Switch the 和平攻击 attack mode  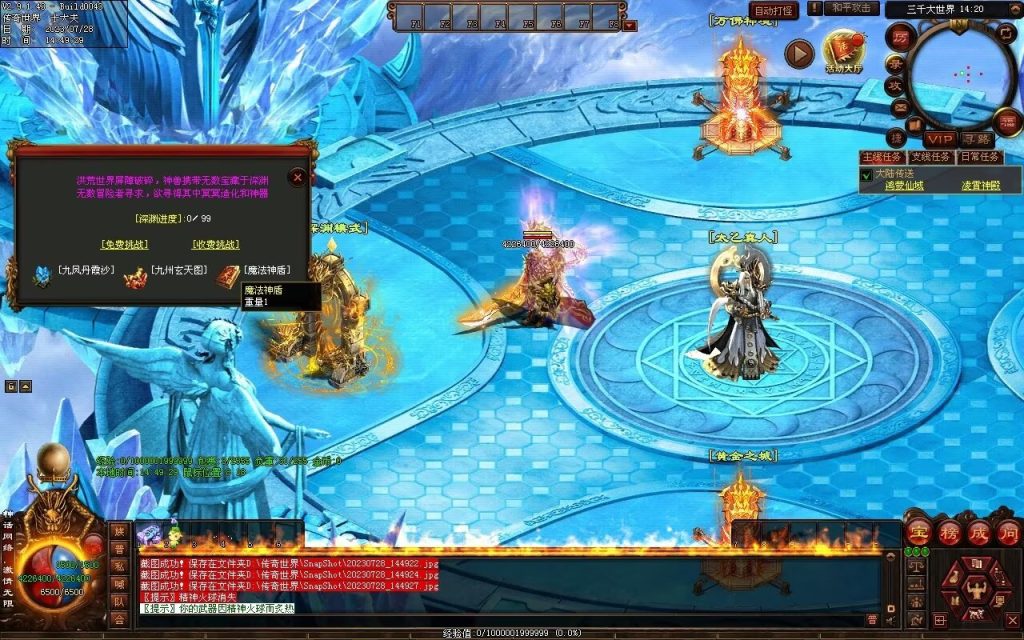coord(853,9)
